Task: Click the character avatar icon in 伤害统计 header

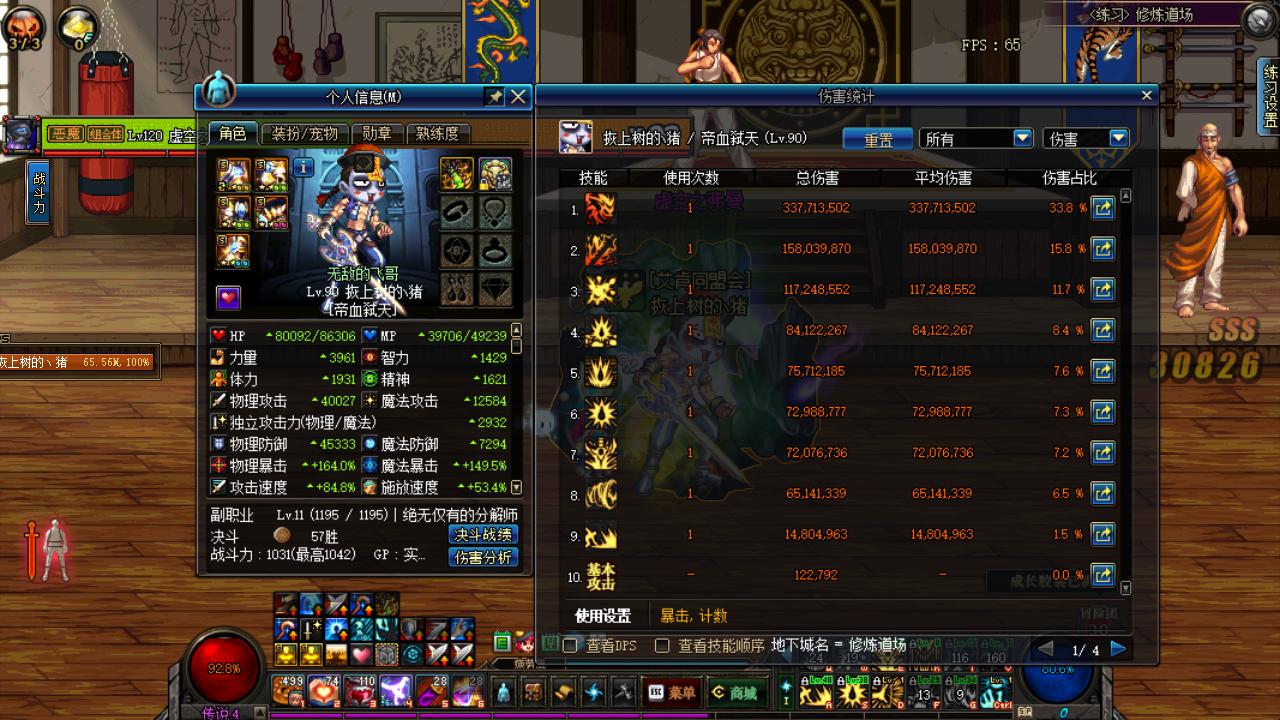Action: pyautogui.click(x=577, y=138)
